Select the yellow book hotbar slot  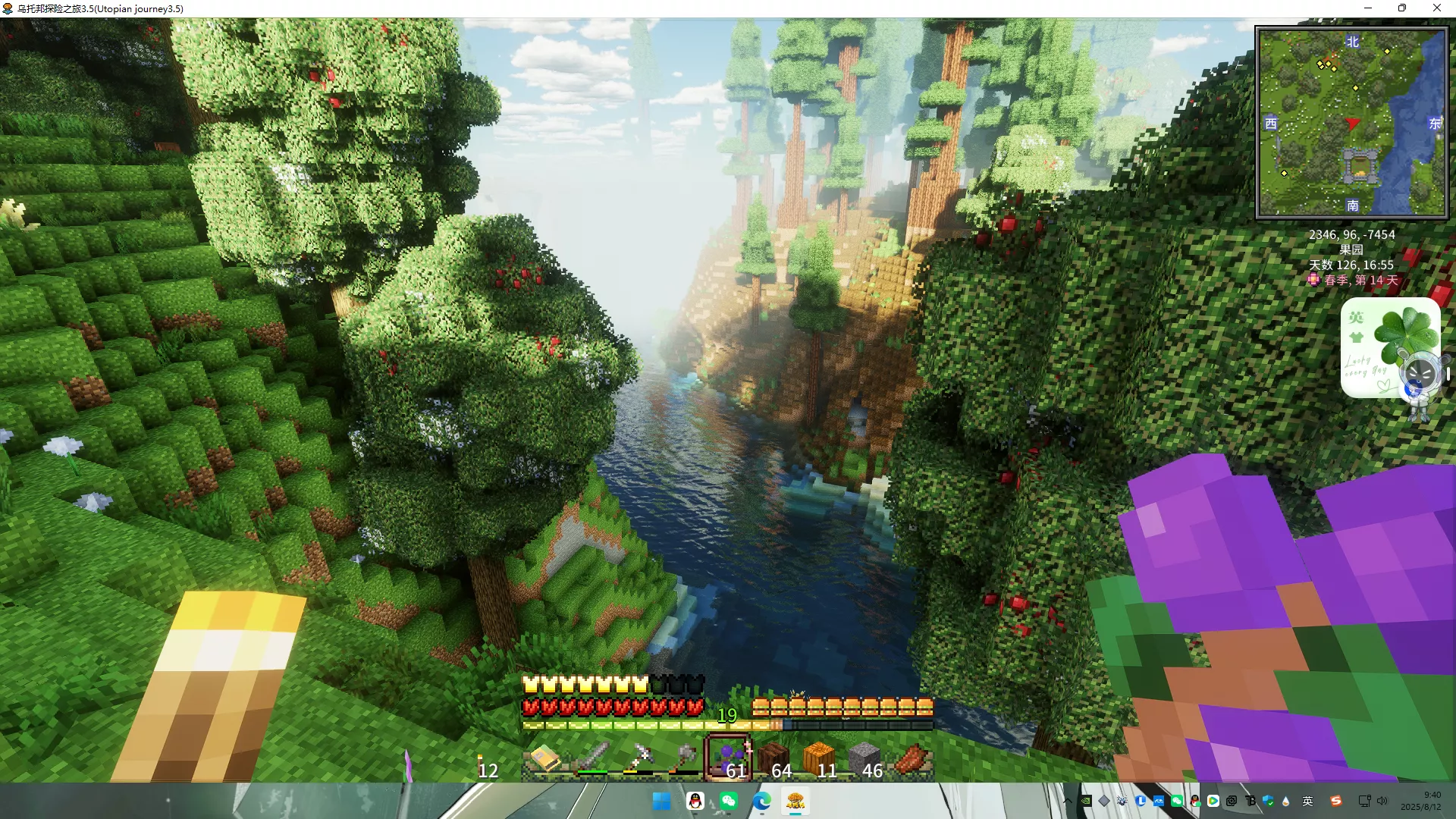click(x=545, y=759)
